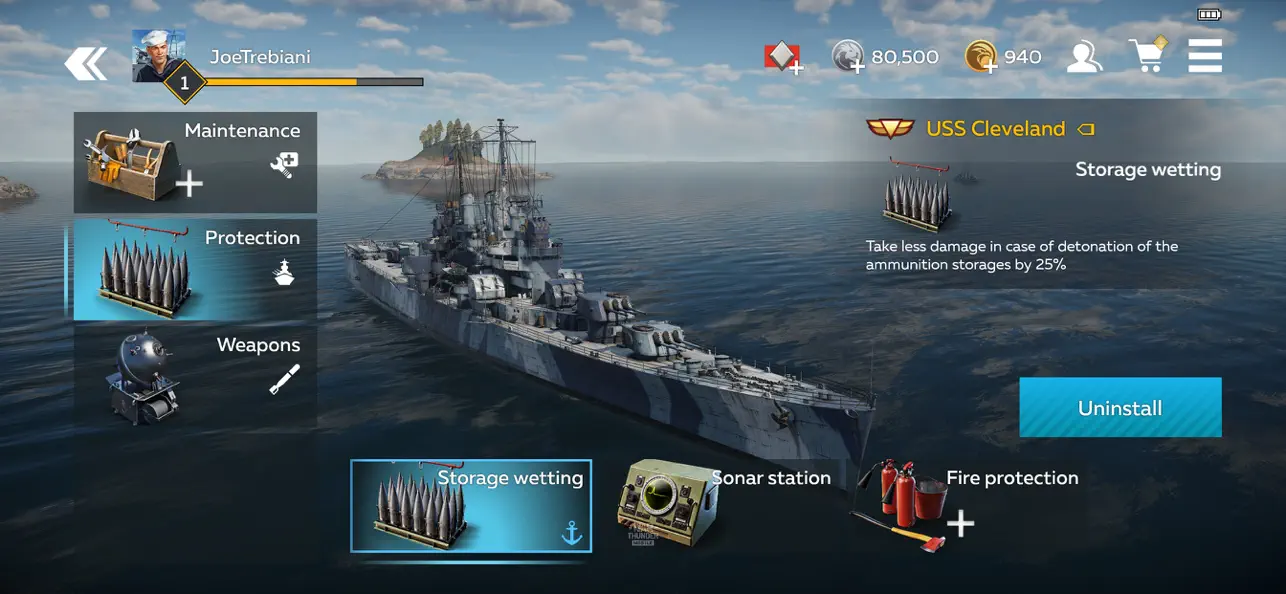
Task: Uninstall the Storage wetting module
Action: [1120, 407]
